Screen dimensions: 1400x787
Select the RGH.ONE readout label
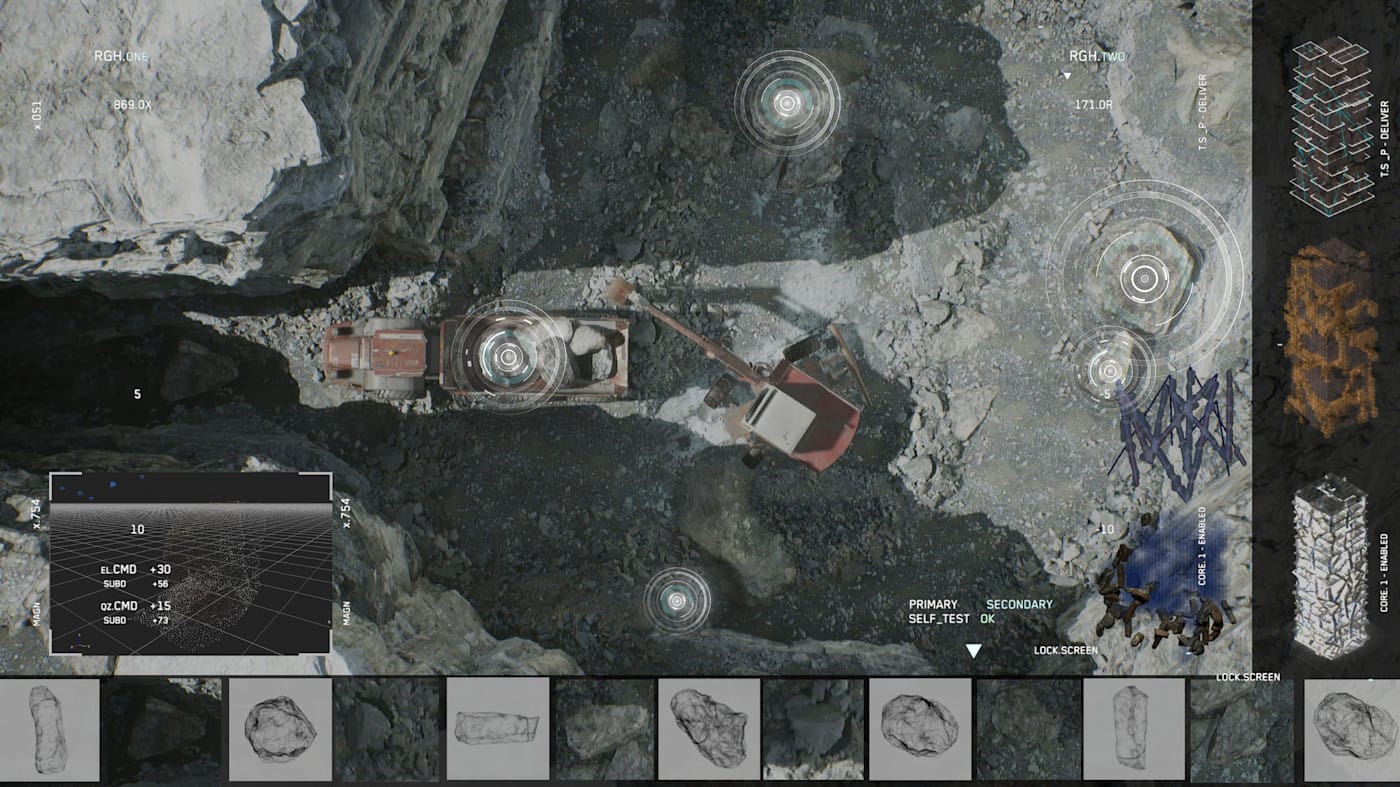(x=120, y=56)
